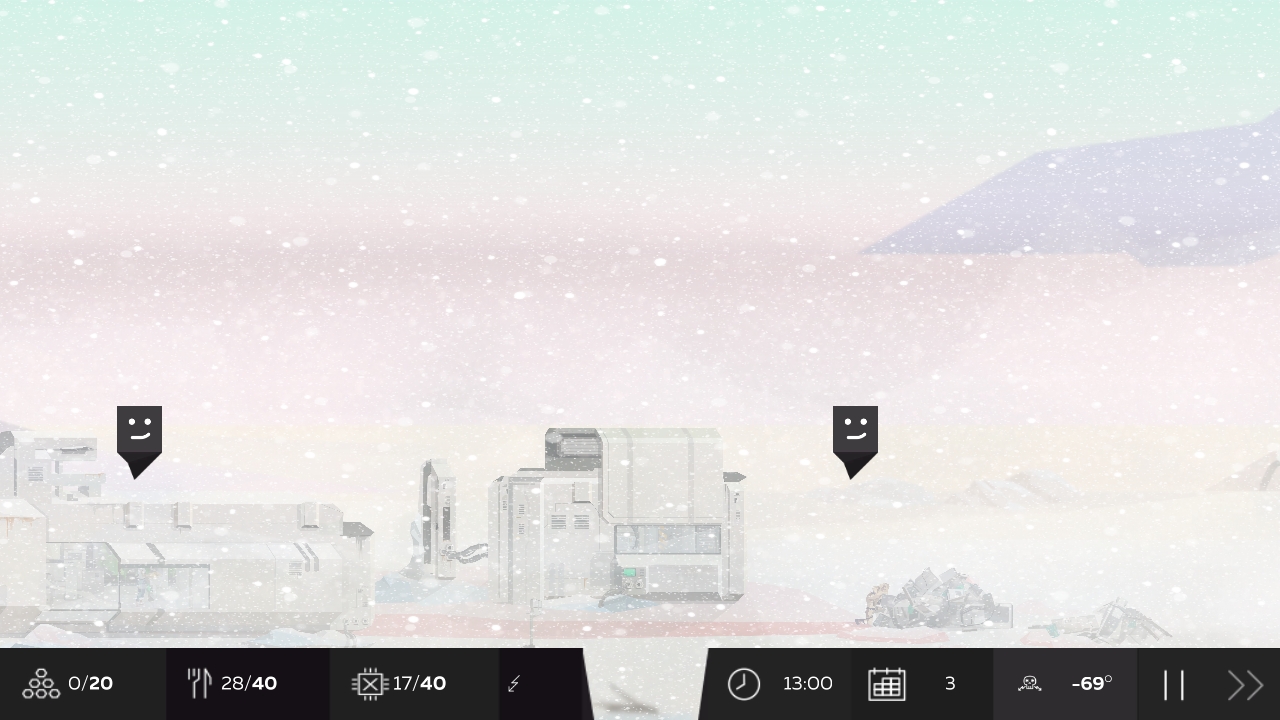Open the calendar icon showing day 3
This screenshot has height=720, width=1280.
[x=887, y=683]
